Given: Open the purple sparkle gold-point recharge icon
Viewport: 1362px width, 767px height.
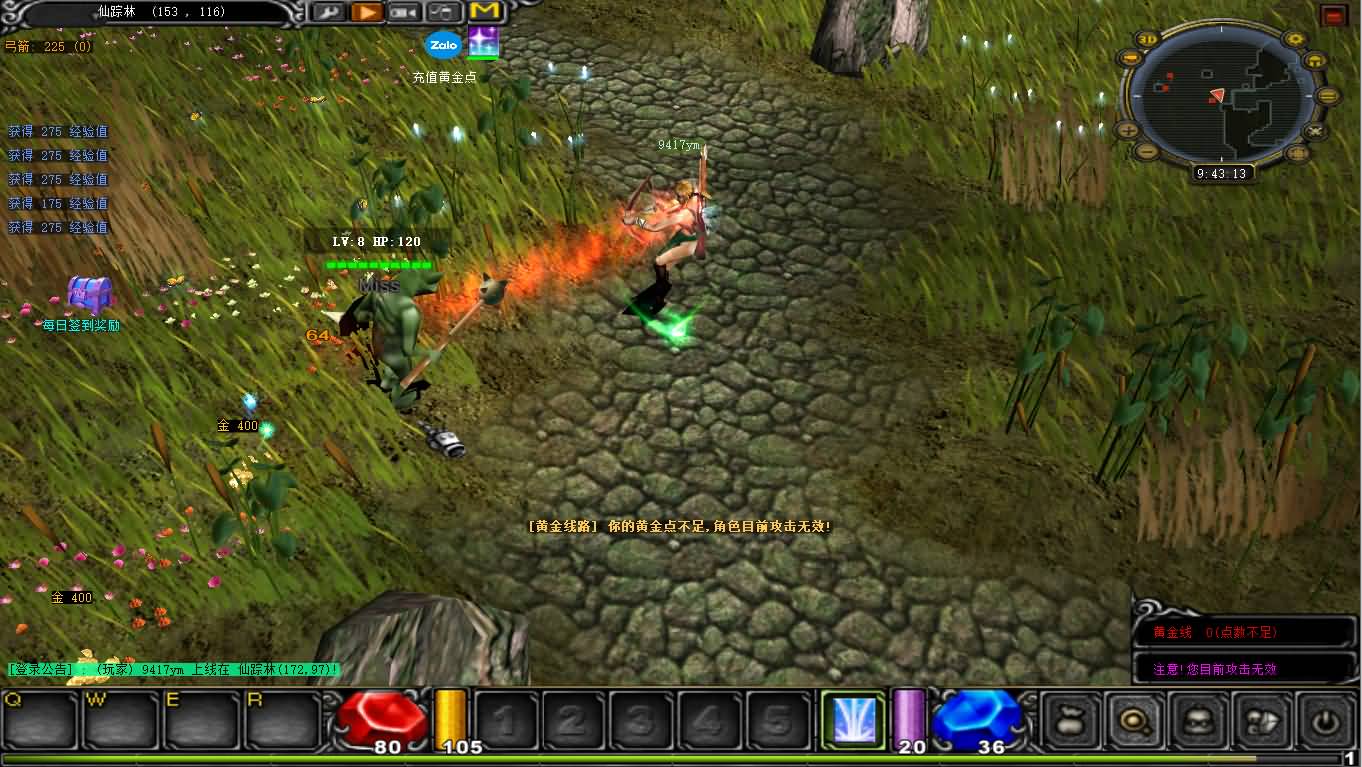Looking at the screenshot, I should point(484,42).
